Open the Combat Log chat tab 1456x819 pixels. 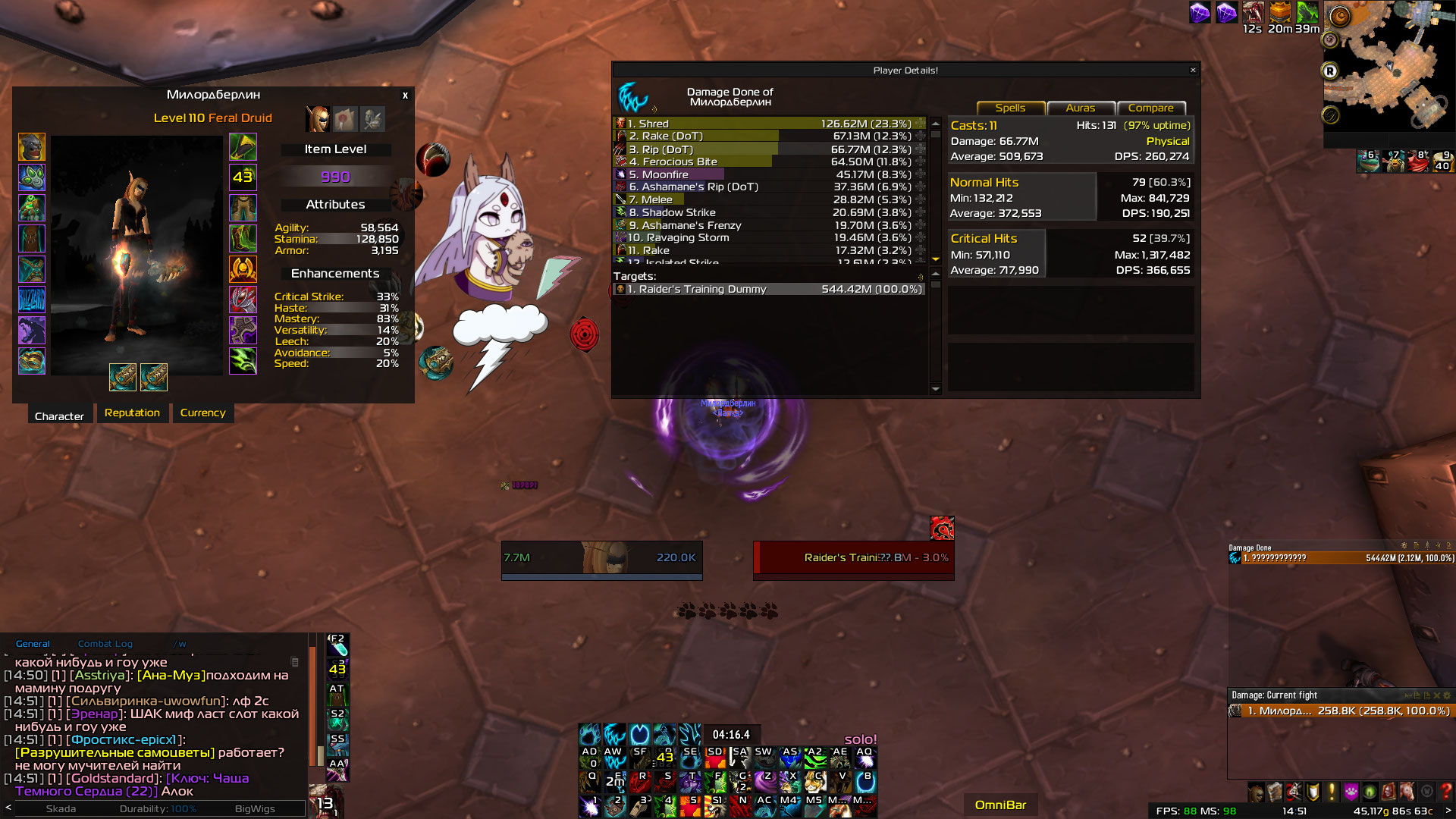point(105,644)
